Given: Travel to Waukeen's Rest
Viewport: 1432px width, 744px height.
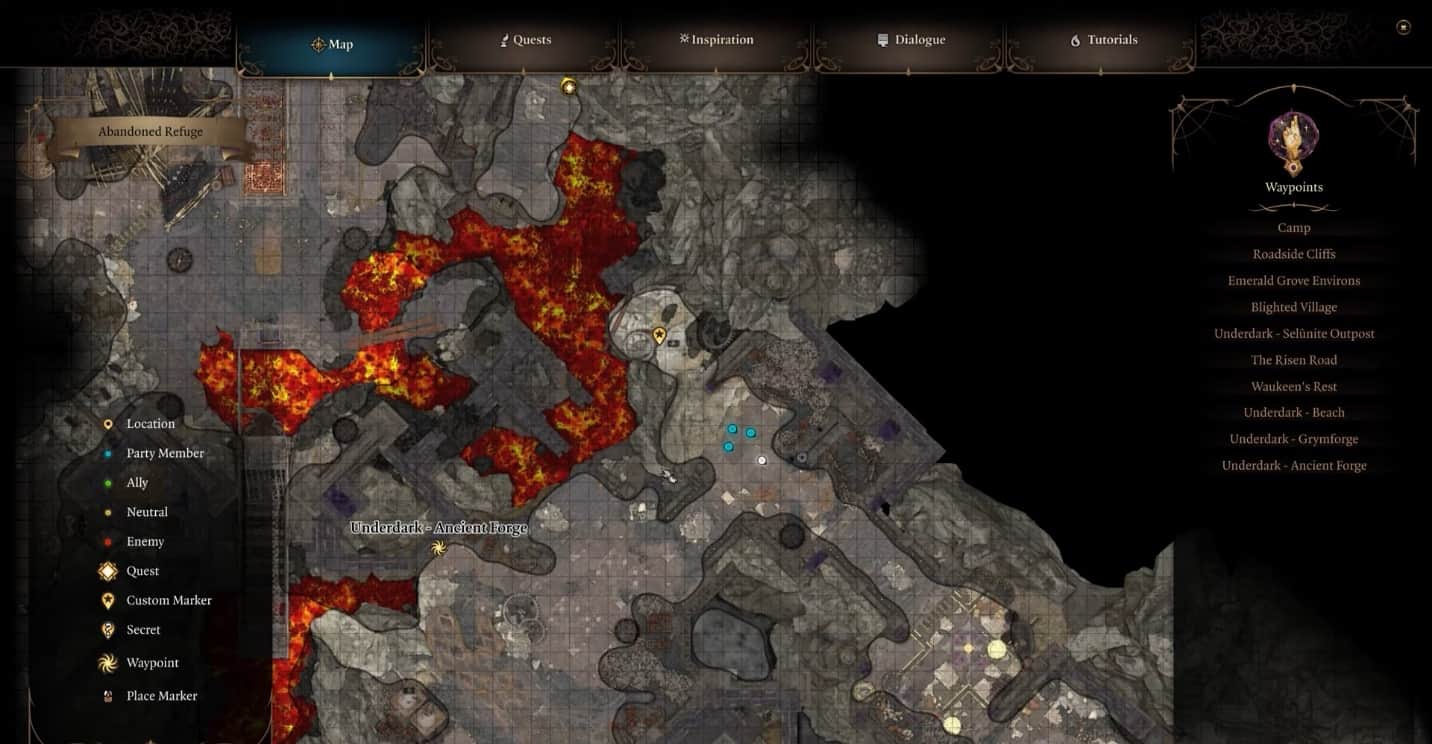Looking at the screenshot, I should (x=1293, y=387).
